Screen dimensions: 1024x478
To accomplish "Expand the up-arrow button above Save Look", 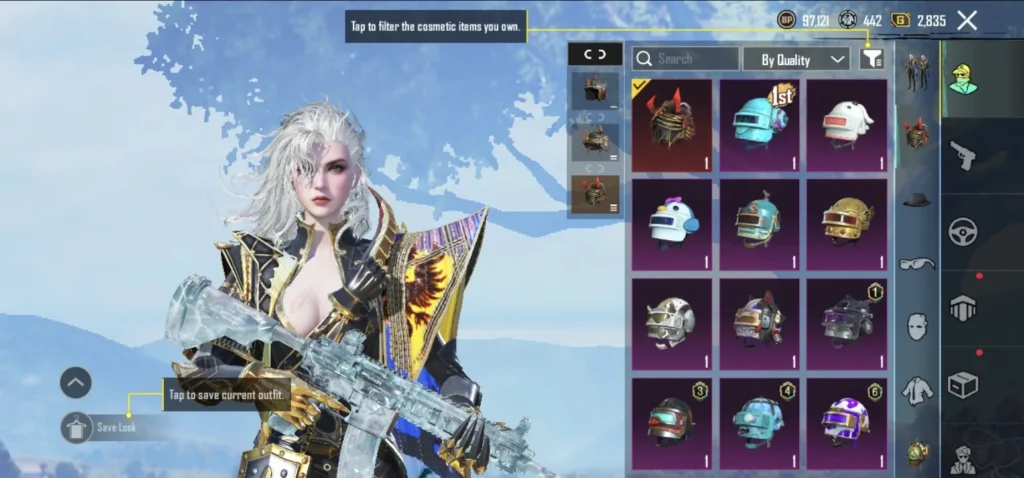I will 76,382.
